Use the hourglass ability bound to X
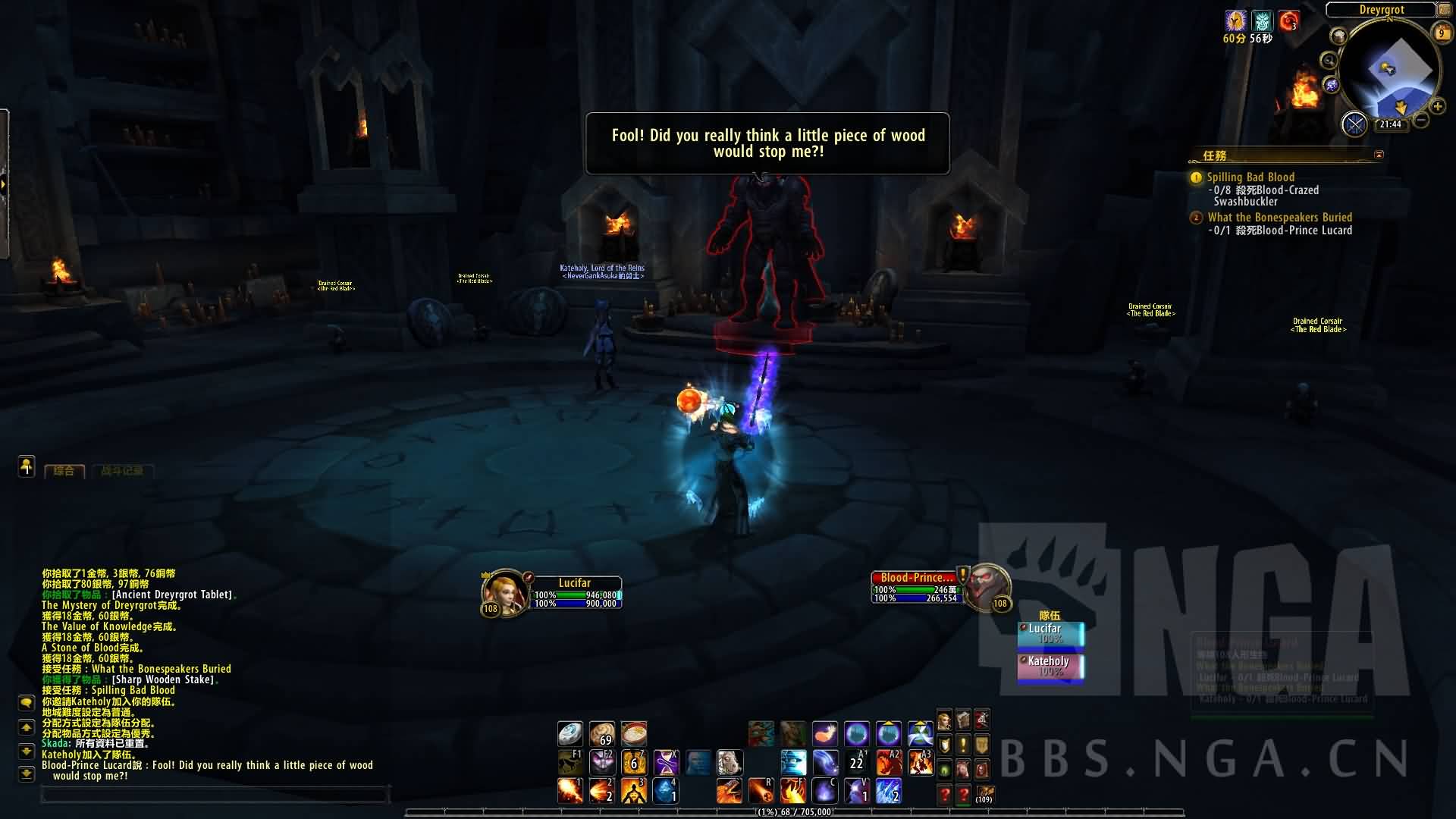 click(666, 761)
